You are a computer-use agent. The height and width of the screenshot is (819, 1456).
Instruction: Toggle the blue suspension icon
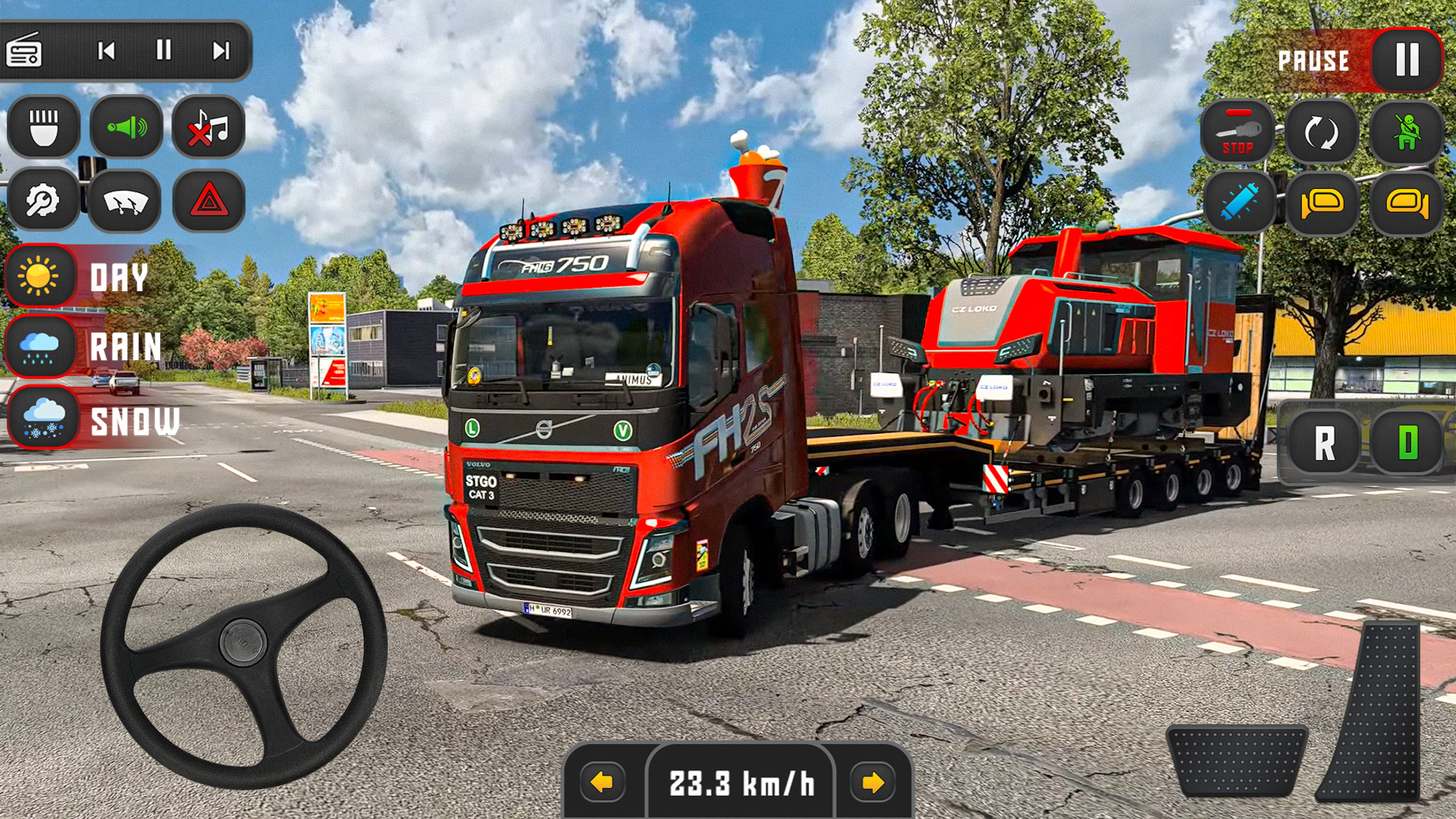pyautogui.click(x=1239, y=203)
